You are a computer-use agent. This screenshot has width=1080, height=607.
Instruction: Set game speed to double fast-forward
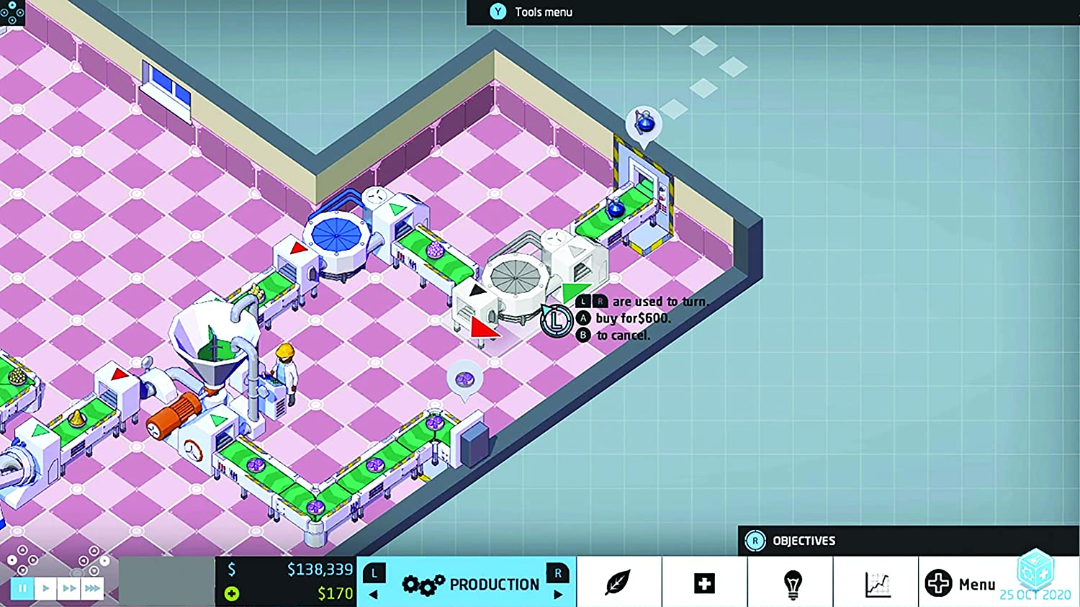click(69, 589)
